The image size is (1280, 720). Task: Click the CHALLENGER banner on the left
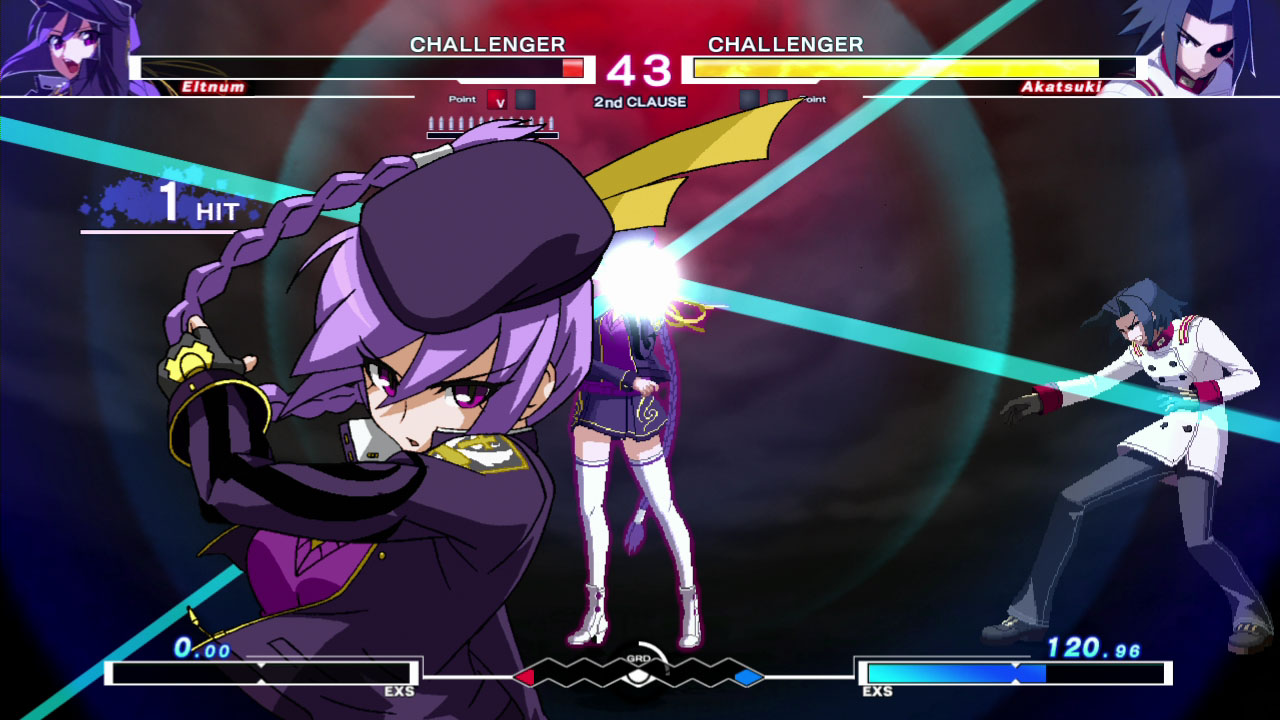(x=487, y=45)
